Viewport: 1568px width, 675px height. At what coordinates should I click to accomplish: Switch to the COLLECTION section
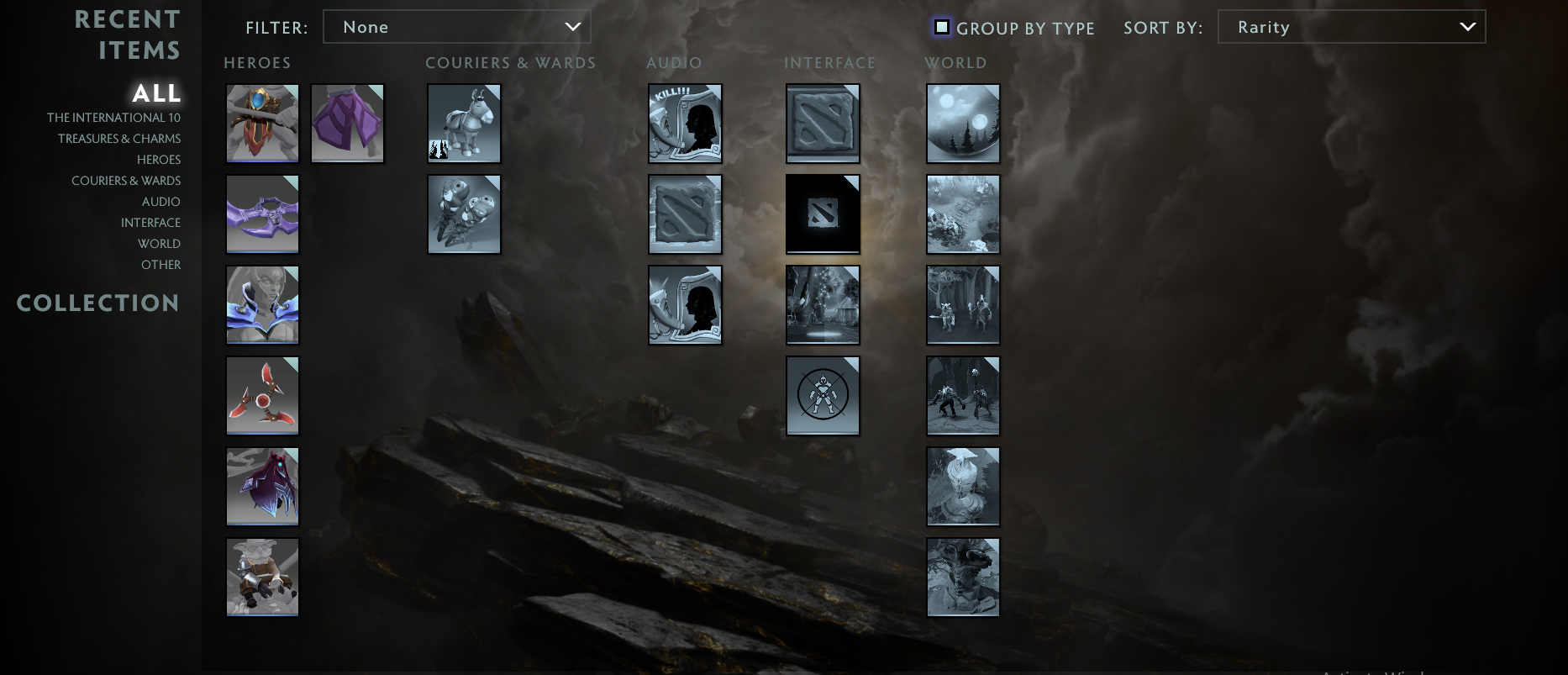point(98,303)
